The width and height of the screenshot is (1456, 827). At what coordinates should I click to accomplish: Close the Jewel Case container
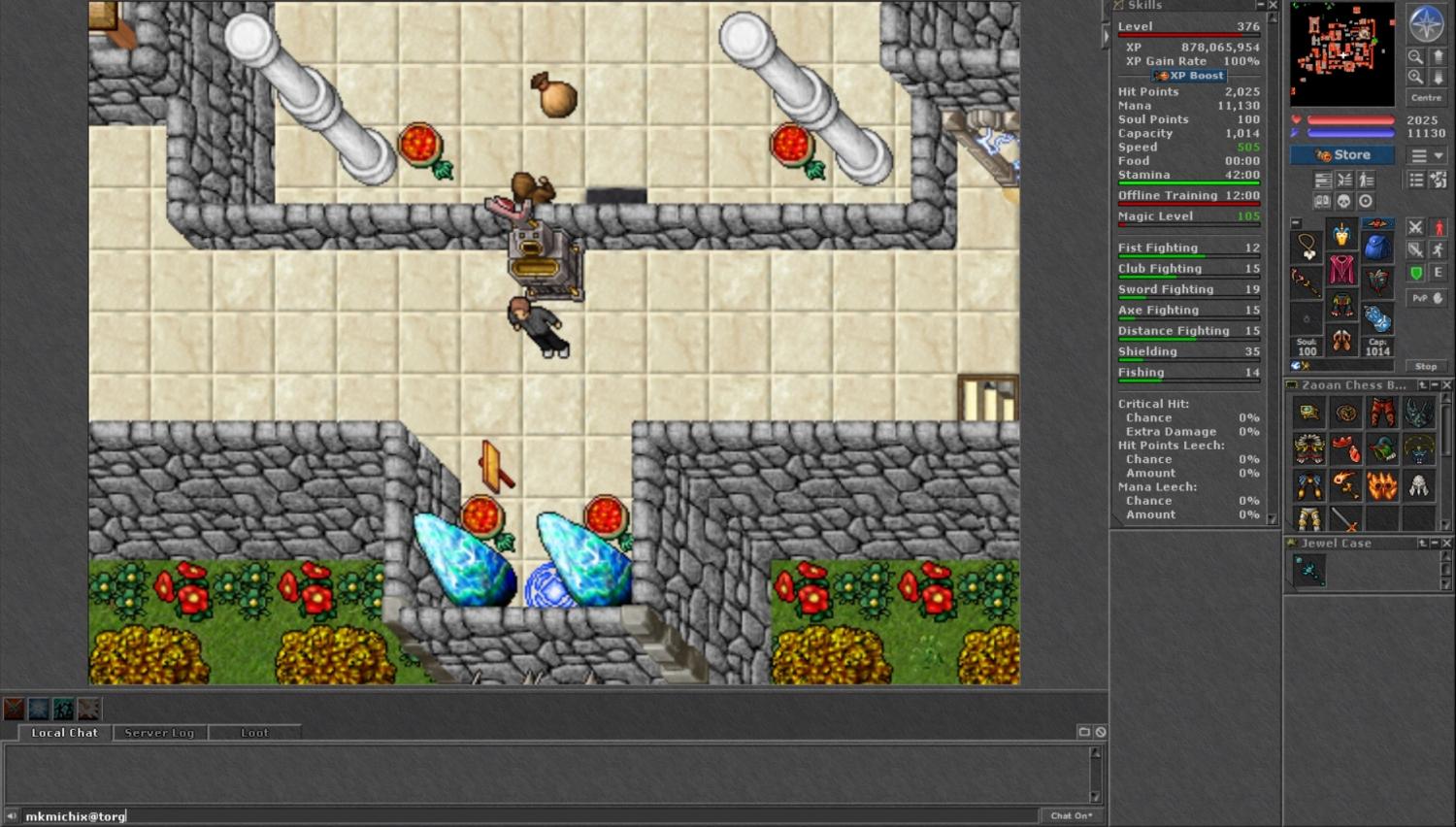click(1446, 544)
